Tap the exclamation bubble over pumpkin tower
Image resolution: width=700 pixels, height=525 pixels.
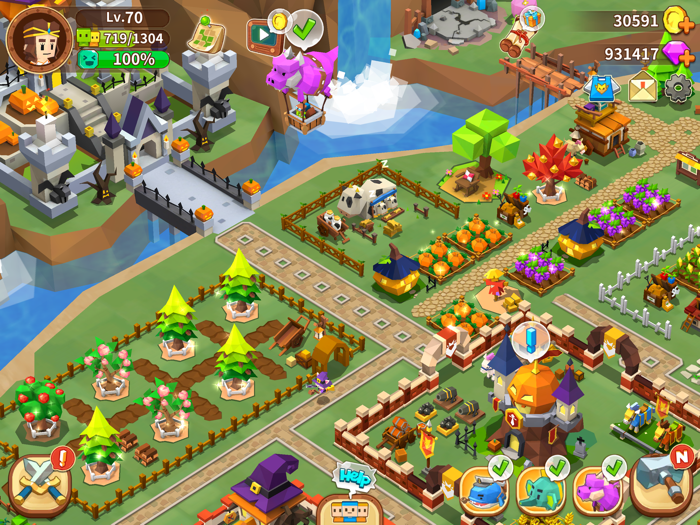(x=529, y=338)
